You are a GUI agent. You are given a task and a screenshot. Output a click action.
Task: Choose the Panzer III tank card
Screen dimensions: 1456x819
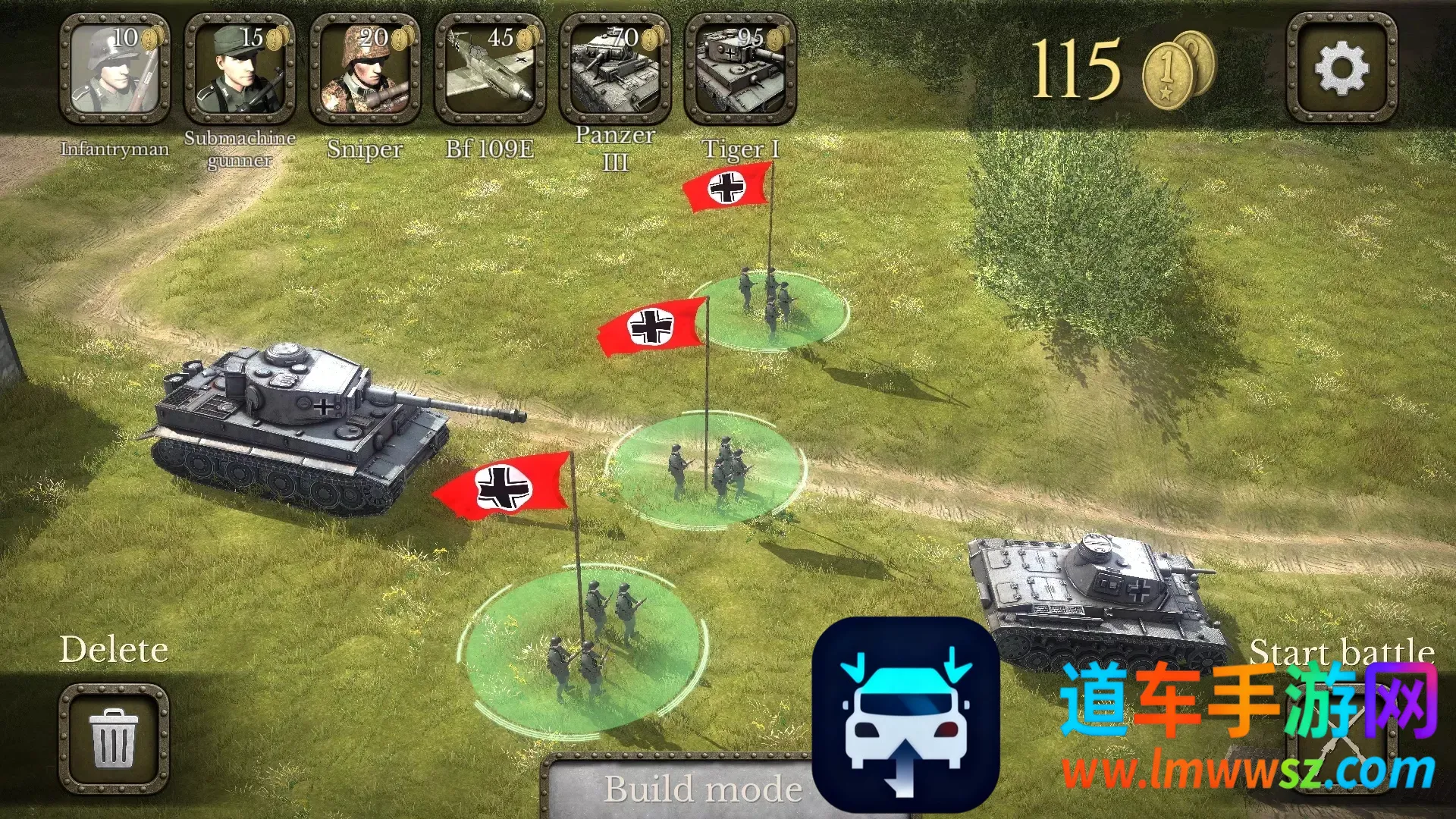pos(615,70)
